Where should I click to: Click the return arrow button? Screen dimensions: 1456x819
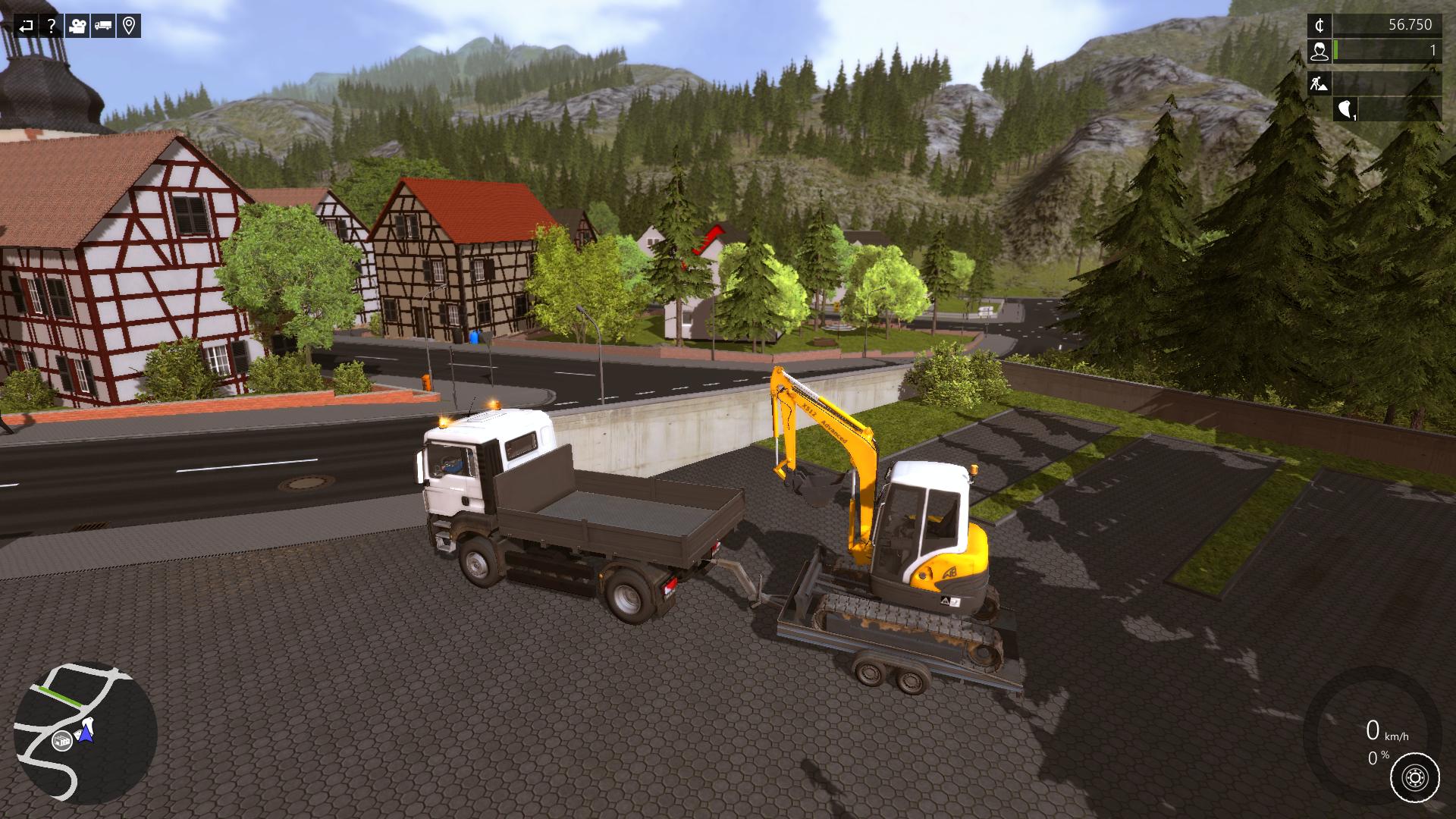[x=27, y=27]
